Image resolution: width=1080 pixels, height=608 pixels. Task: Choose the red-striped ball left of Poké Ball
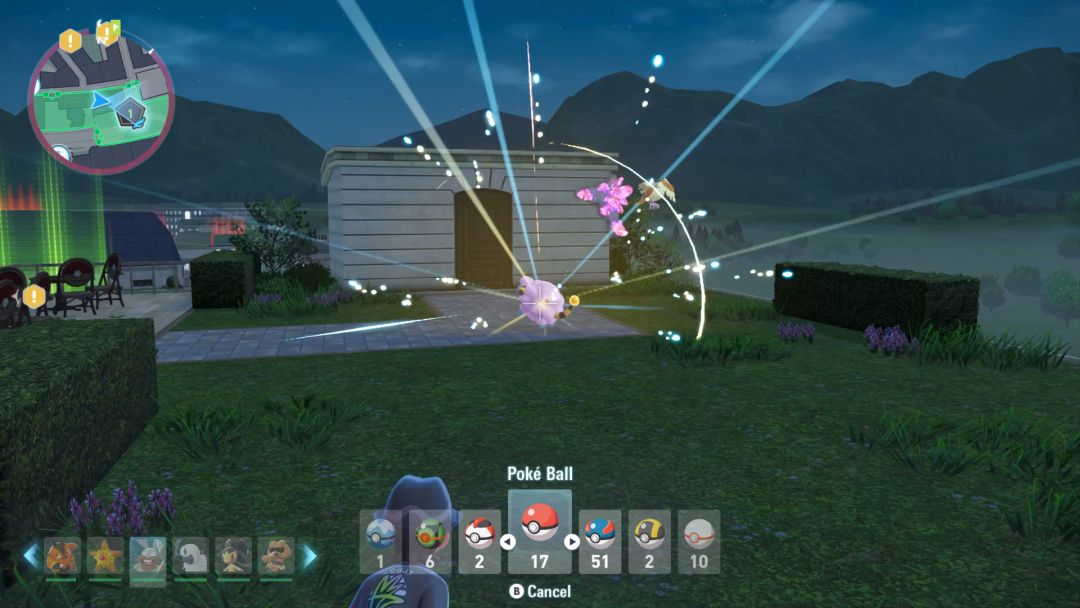coord(480,542)
